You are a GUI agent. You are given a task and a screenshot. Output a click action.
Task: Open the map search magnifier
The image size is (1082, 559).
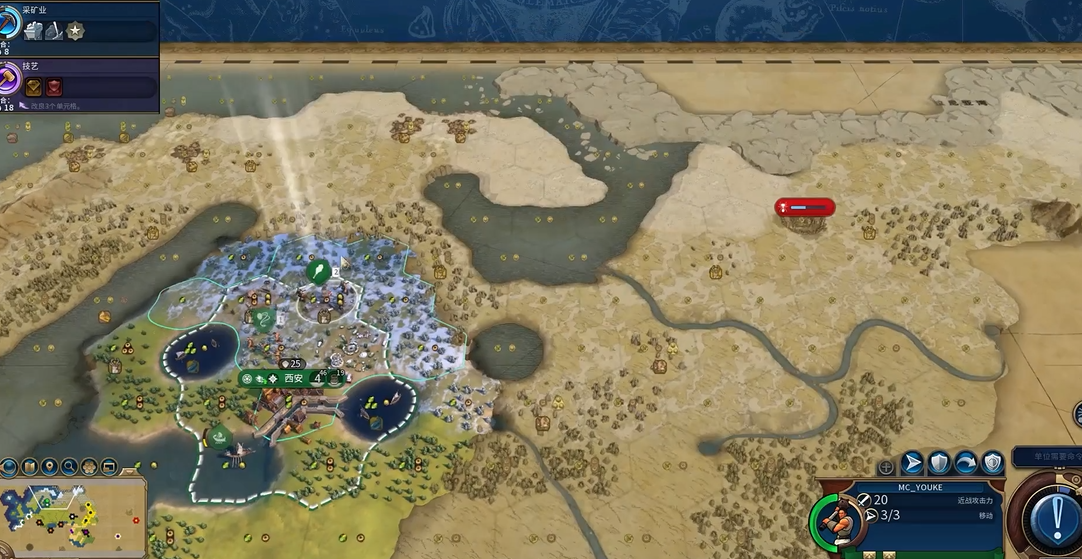click(69, 467)
